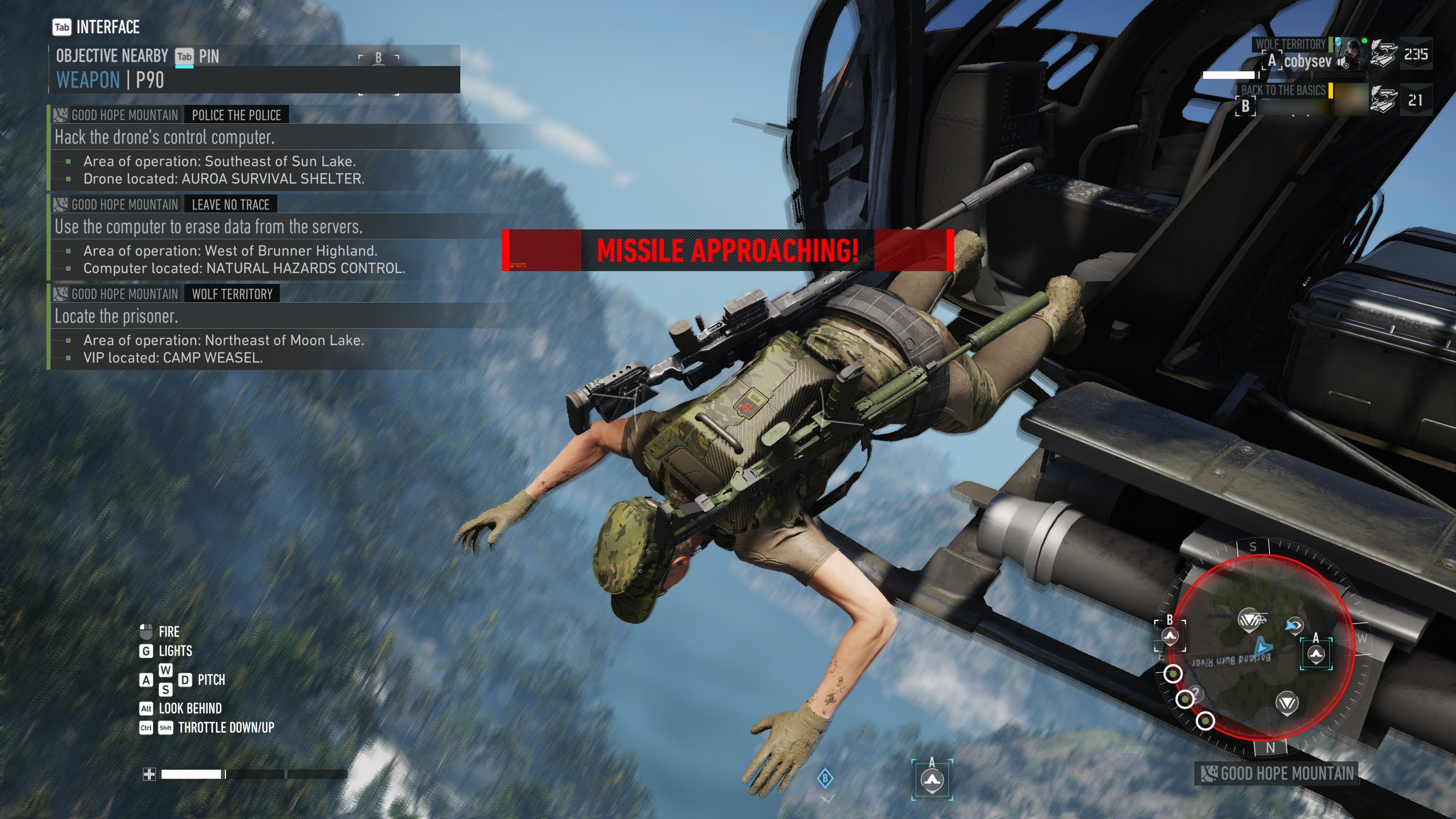
Task: Select the Police the Police mission entry
Action: pos(236,115)
